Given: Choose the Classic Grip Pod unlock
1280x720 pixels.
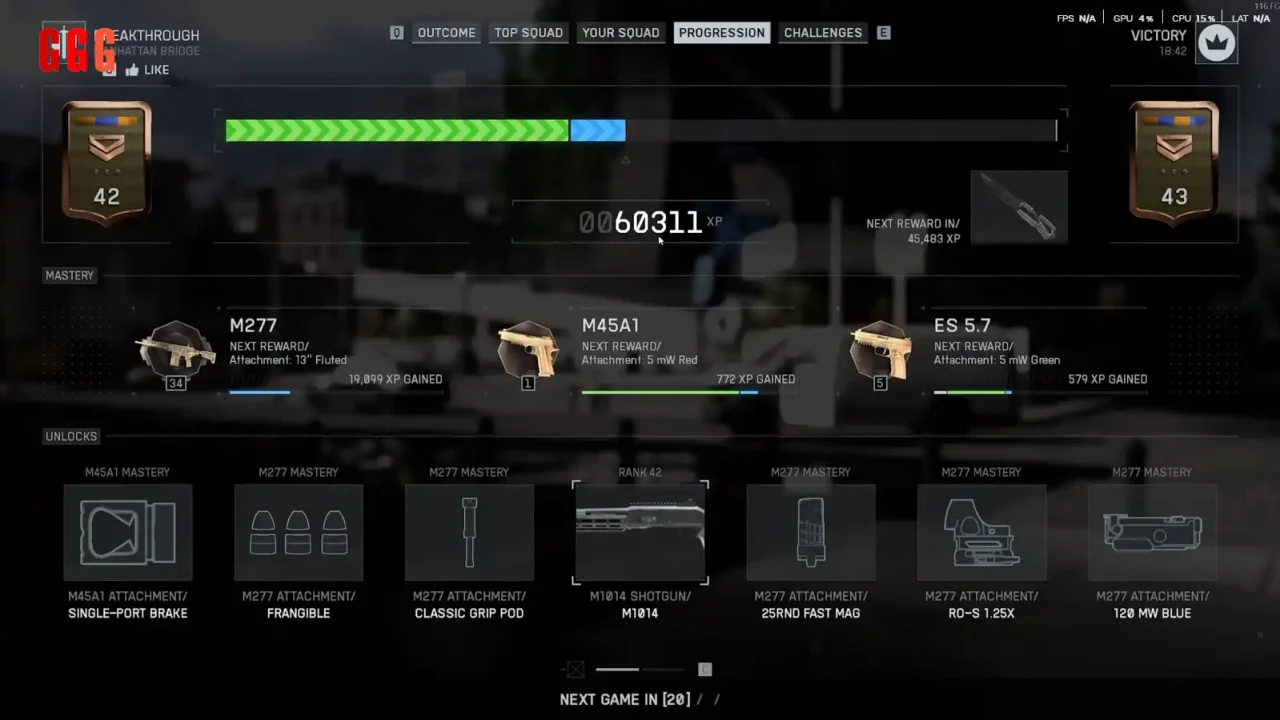Looking at the screenshot, I should click(x=469, y=533).
